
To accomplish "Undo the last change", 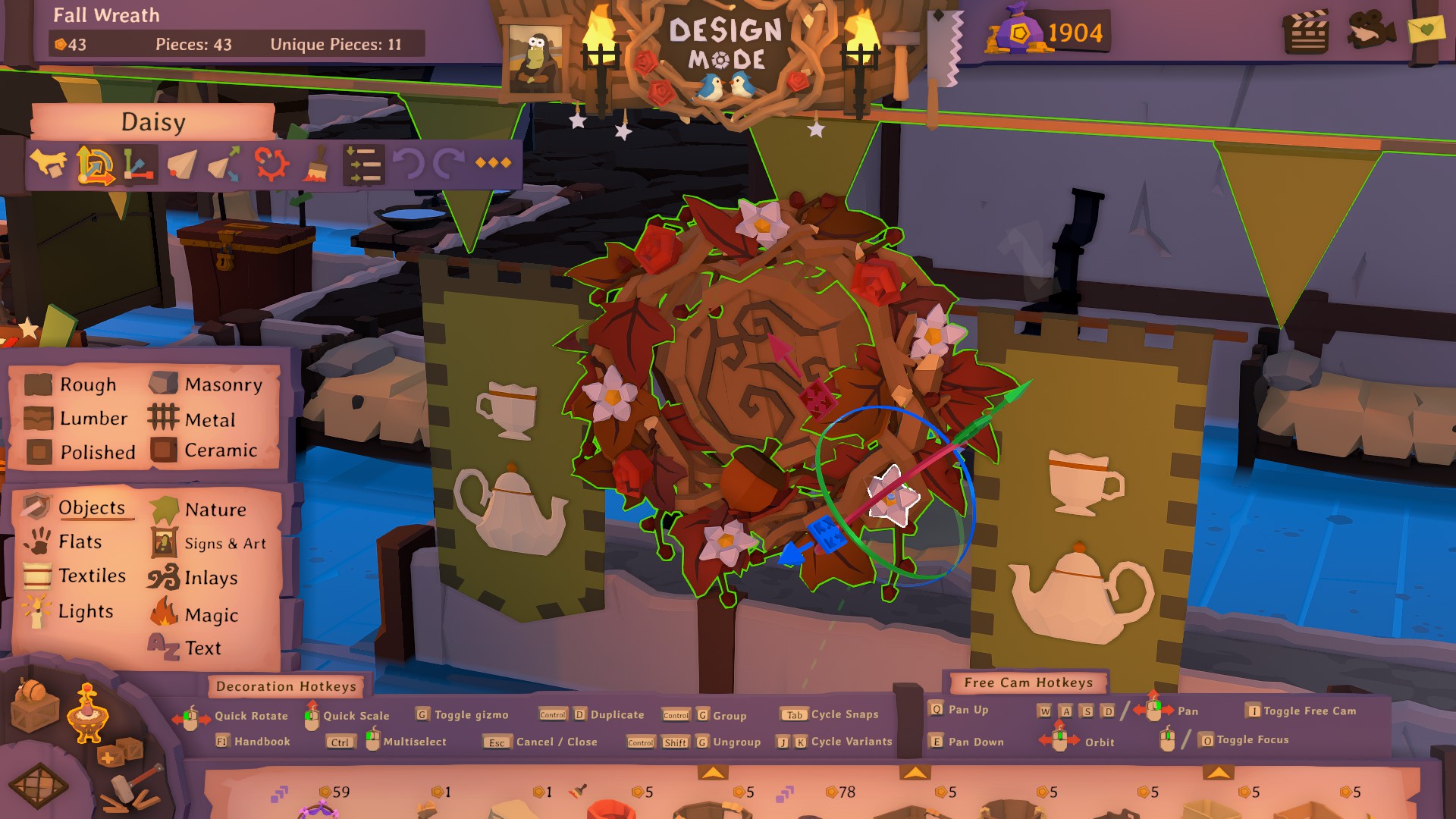I will pyautogui.click(x=409, y=164).
